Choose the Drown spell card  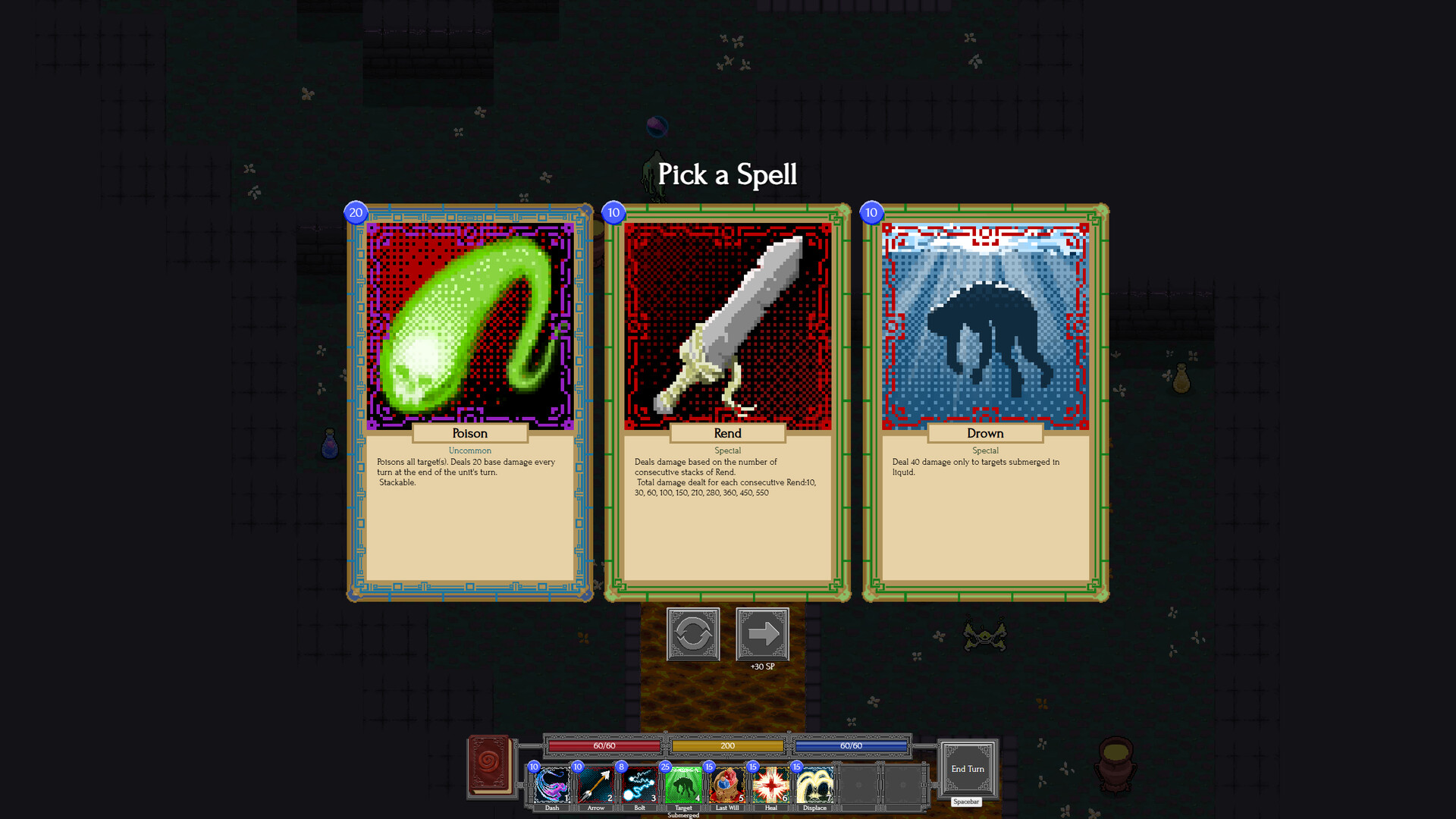pos(984,402)
